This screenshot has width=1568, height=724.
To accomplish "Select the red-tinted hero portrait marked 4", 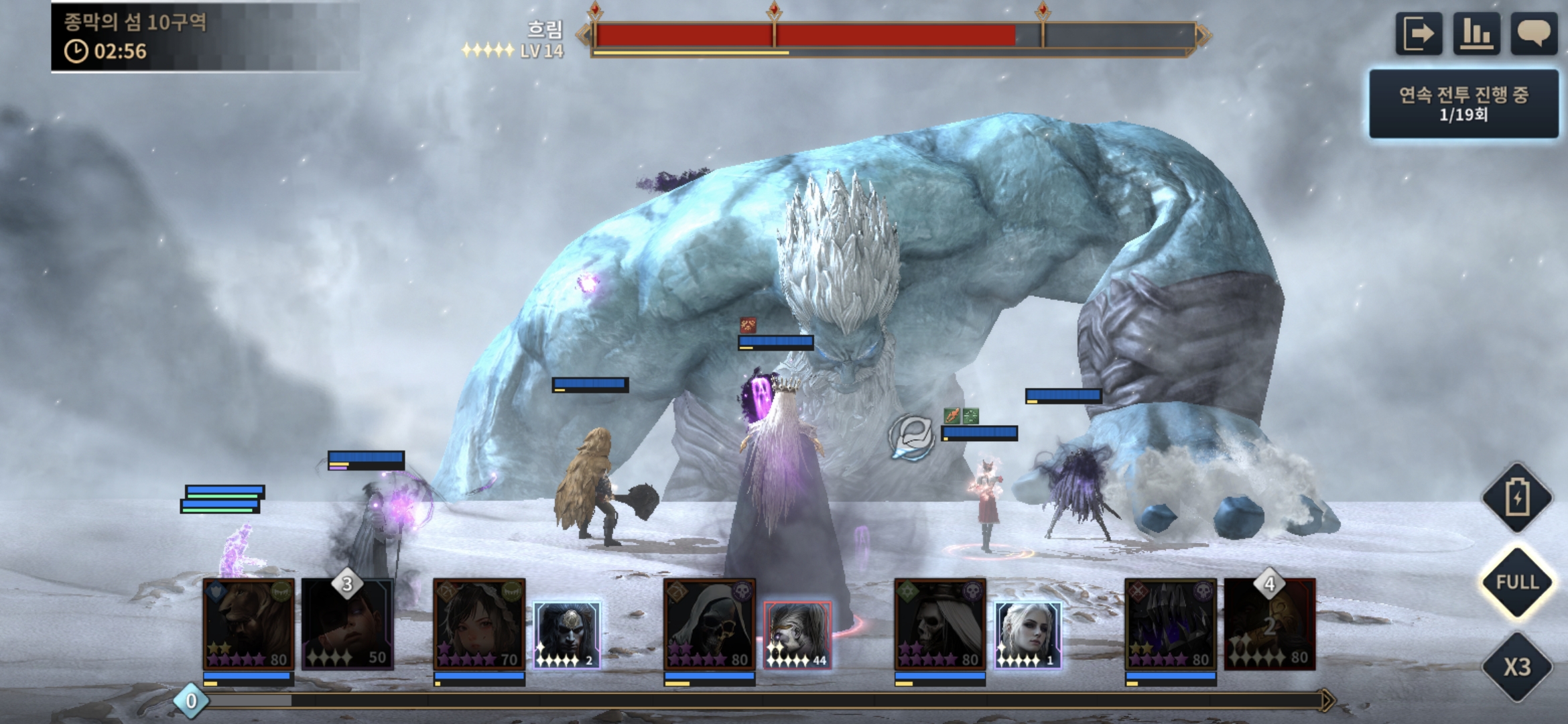I will (x=1269, y=624).
